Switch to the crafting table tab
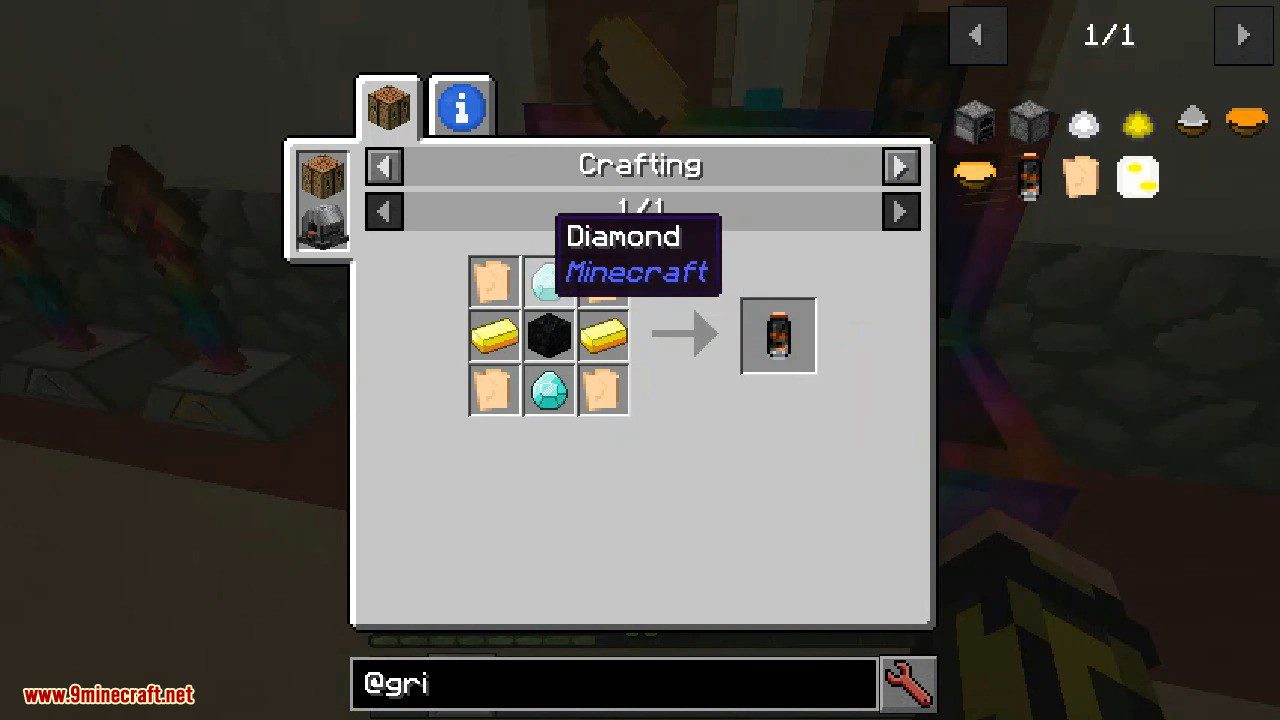The height and width of the screenshot is (720, 1280). point(388,104)
